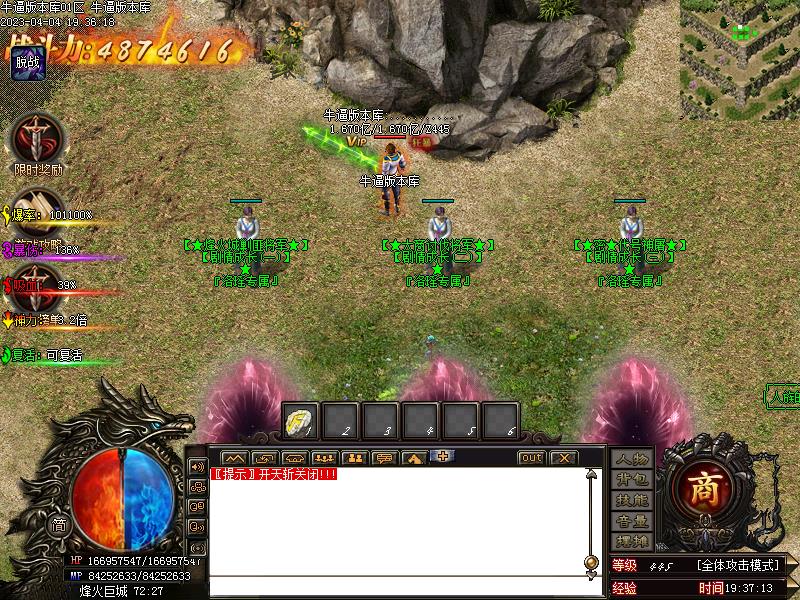Show the 技能 skills panel
800x600 pixels.
click(x=632, y=500)
